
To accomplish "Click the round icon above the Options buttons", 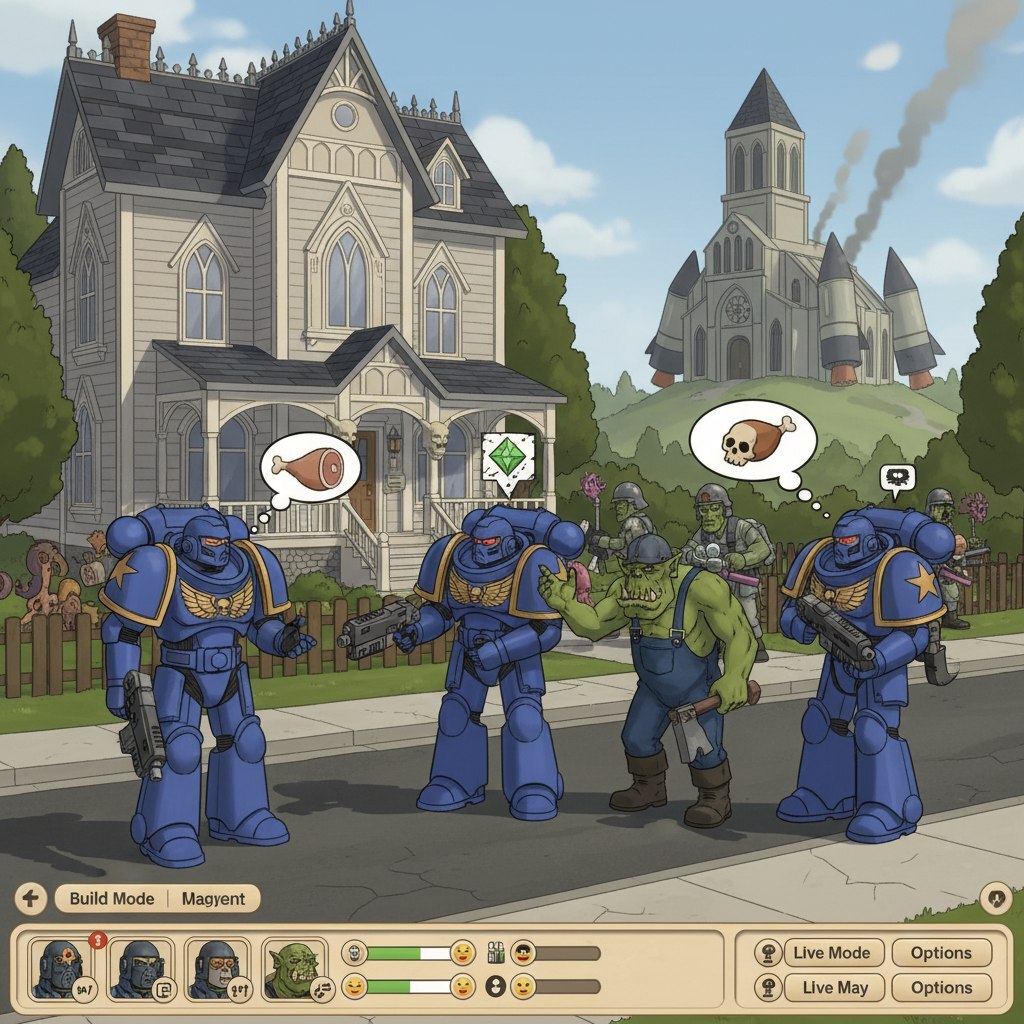I will (x=995, y=898).
